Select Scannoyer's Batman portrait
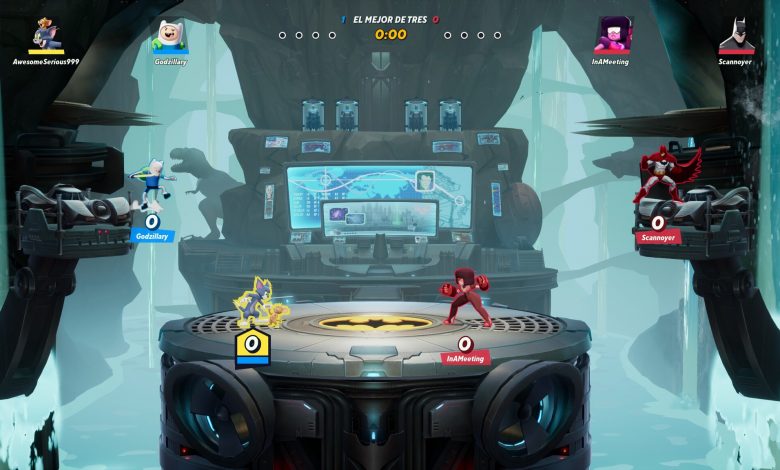The height and width of the screenshot is (470, 780). [736, 35]
